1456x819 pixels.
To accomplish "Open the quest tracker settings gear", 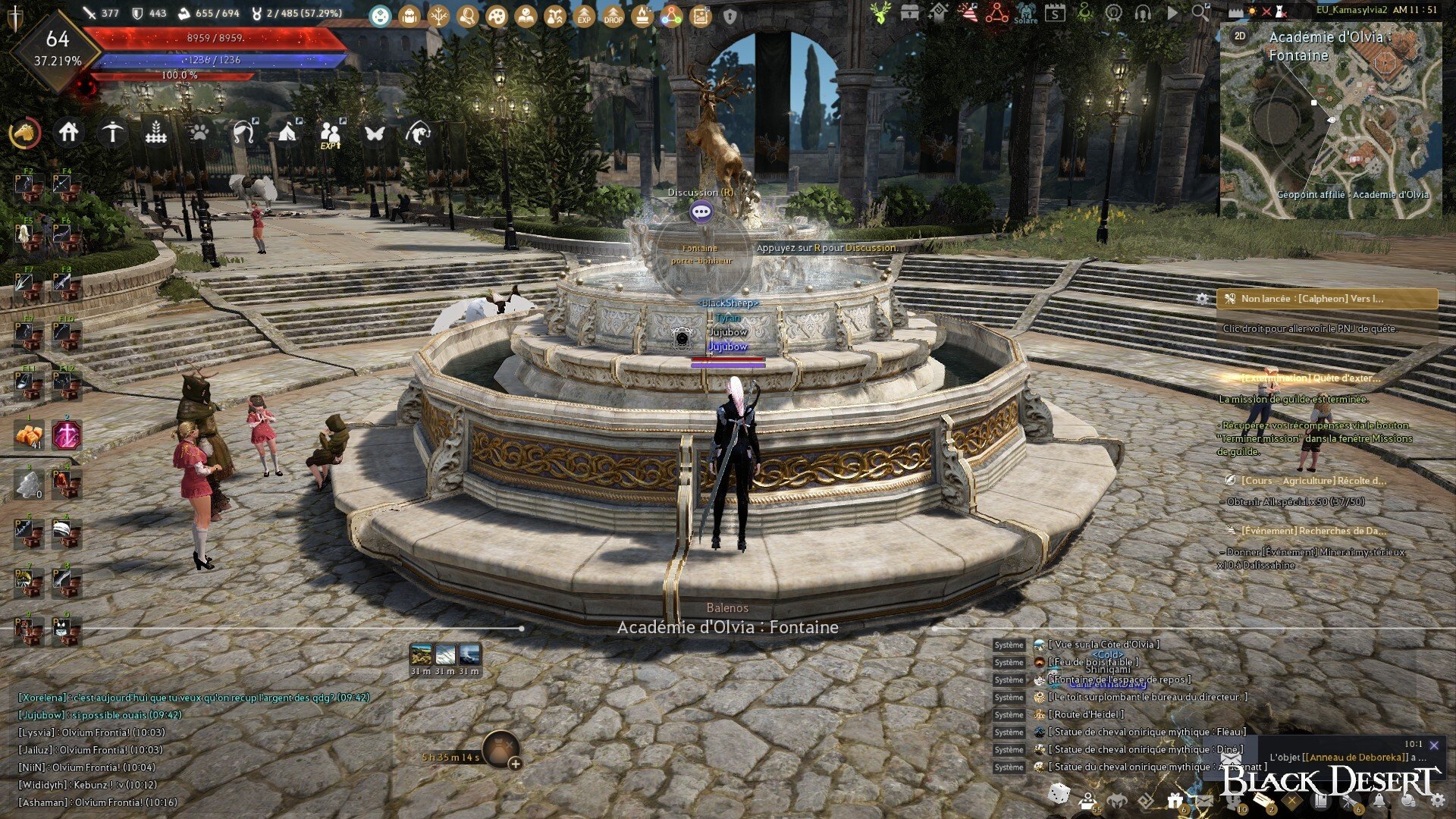I will point(1202,299).
